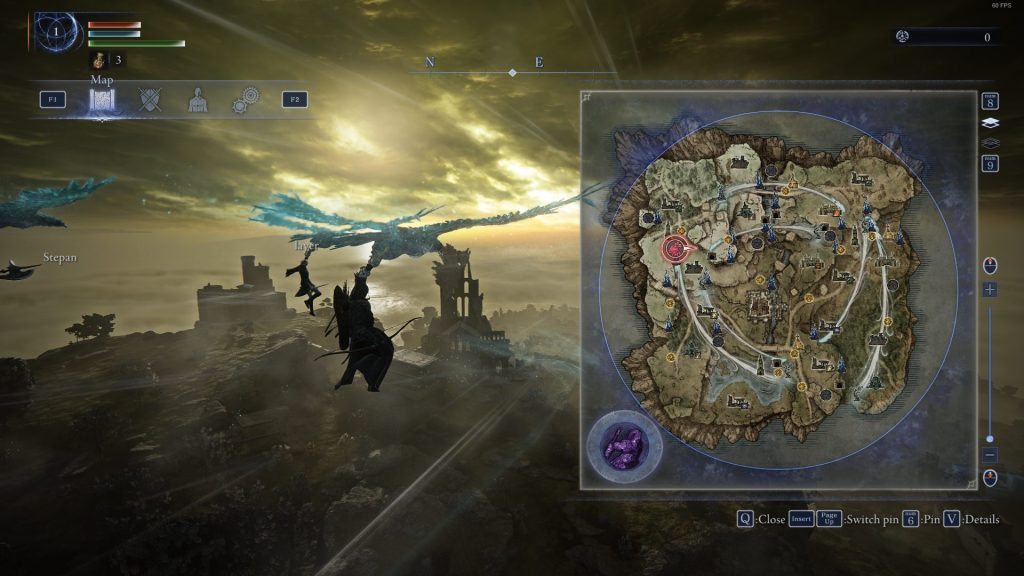Select the upper map layer icon

coord(990,123)
